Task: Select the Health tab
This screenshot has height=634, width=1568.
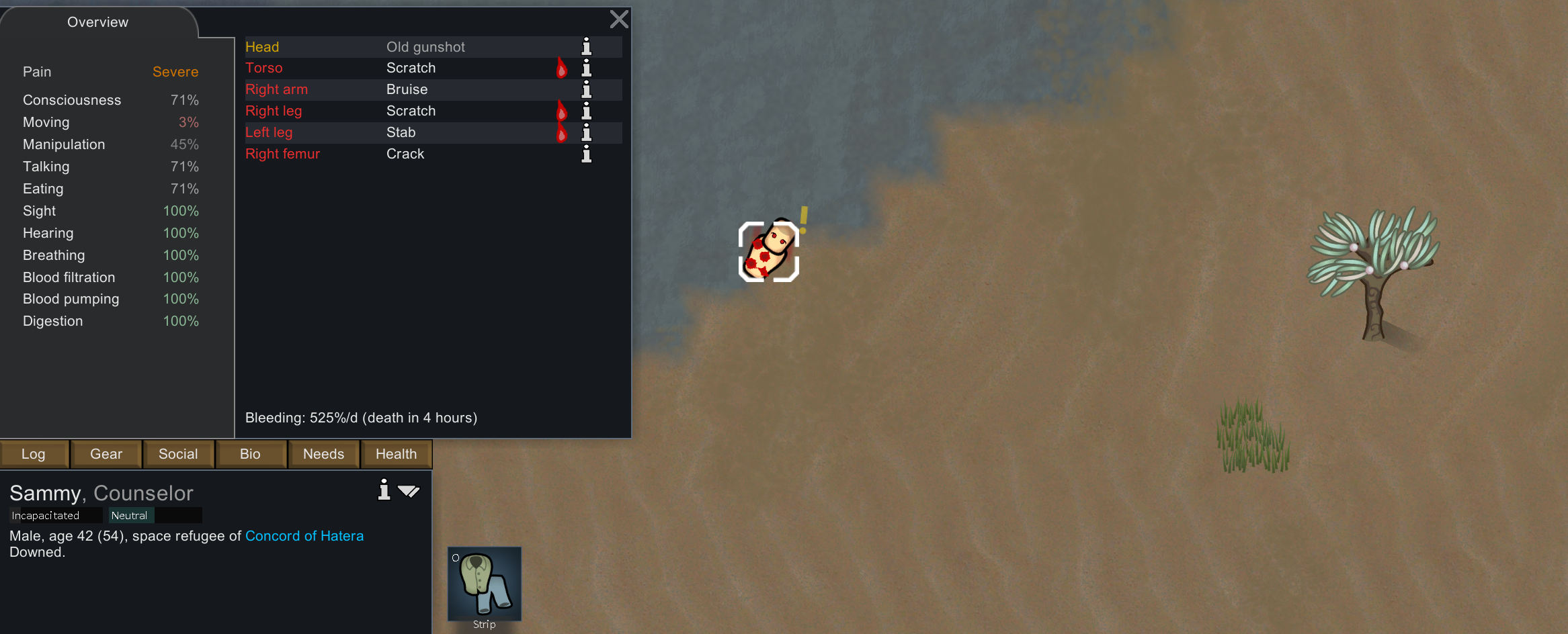Action: point(396,454)
